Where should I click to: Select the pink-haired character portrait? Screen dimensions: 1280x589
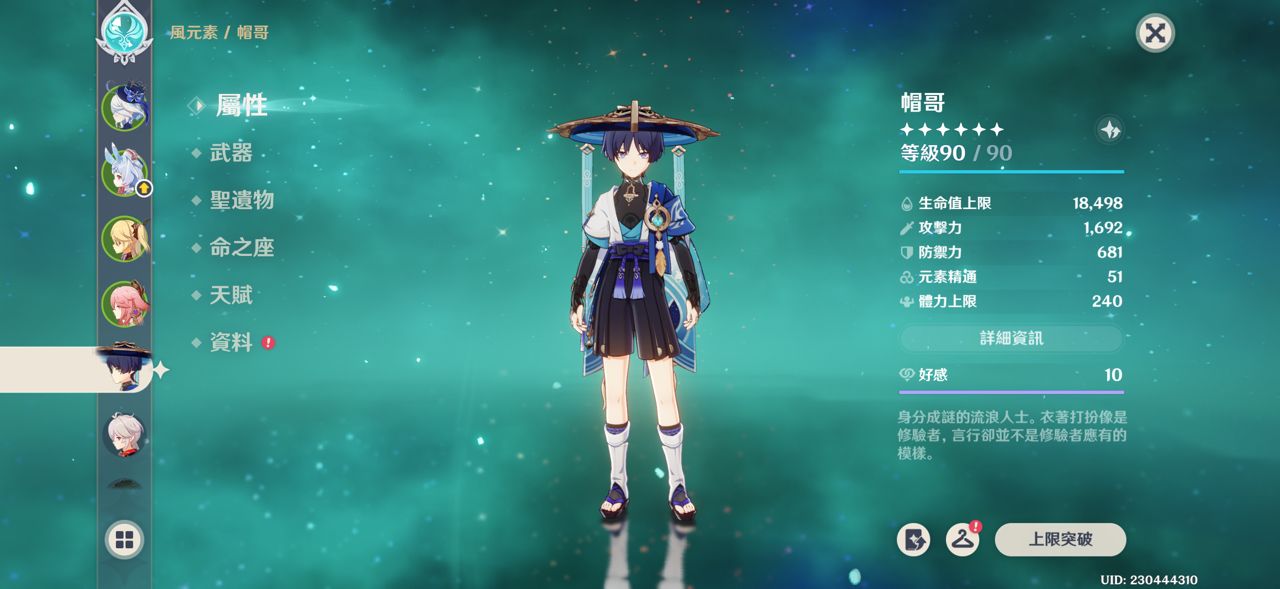(x=125, y=303)
